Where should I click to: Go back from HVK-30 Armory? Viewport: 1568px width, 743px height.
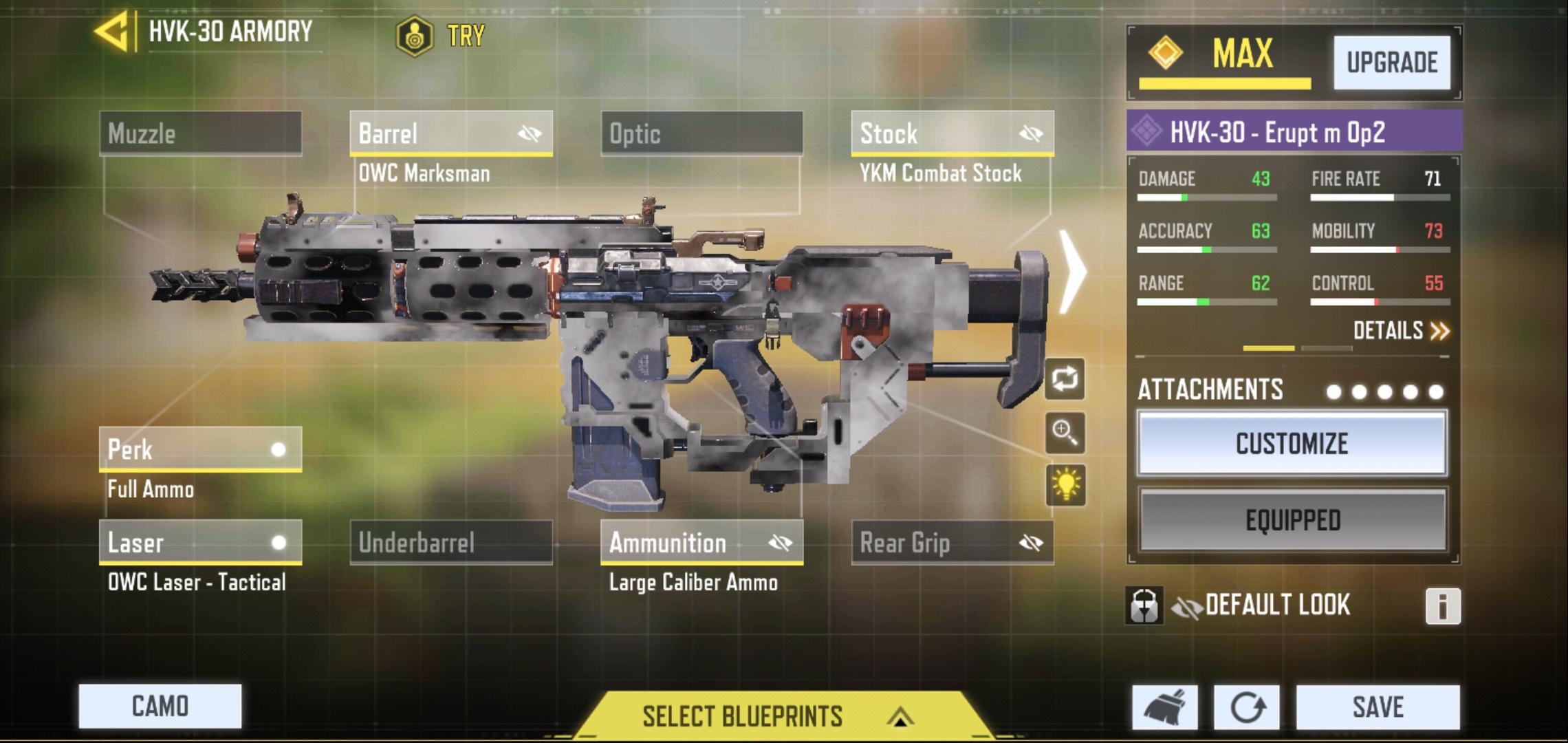click(112, 32)
